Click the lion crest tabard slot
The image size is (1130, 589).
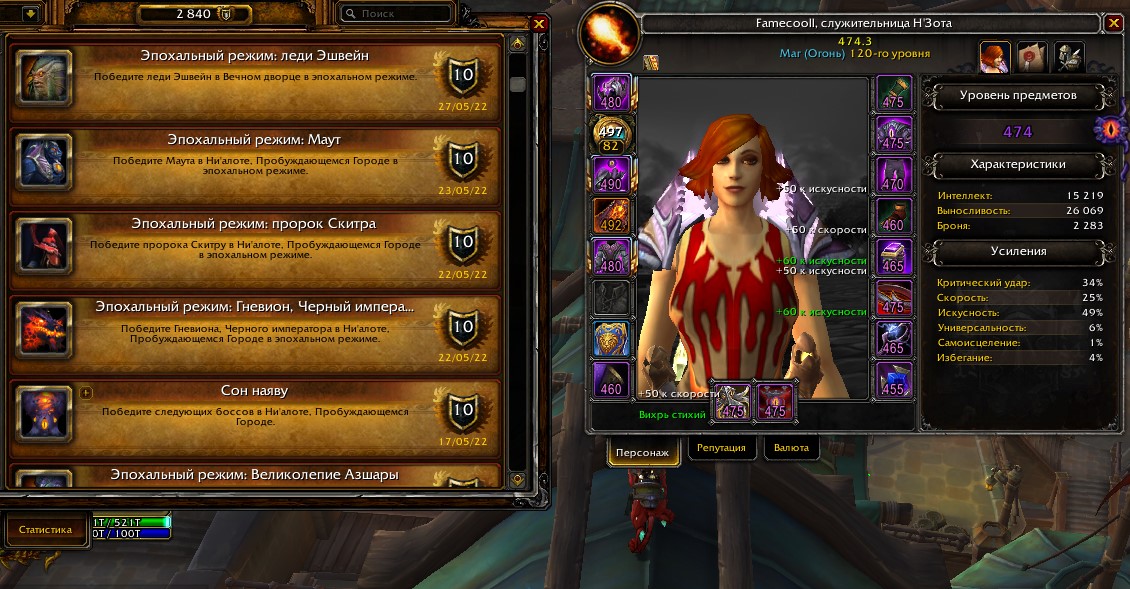click(x=611, y=338)
